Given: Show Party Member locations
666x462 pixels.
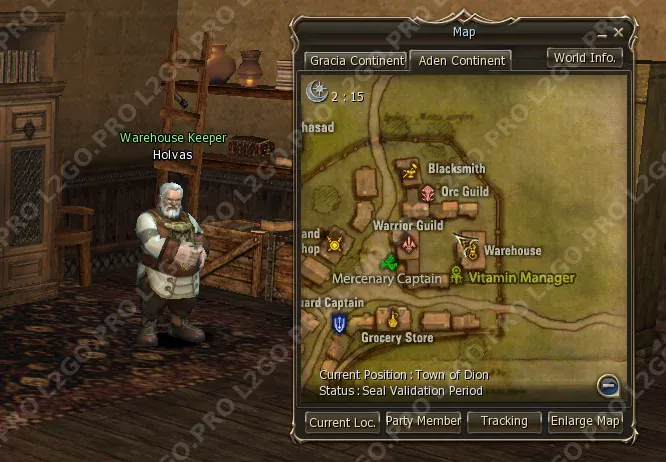Looking at the screenshot, I should 423,422.
